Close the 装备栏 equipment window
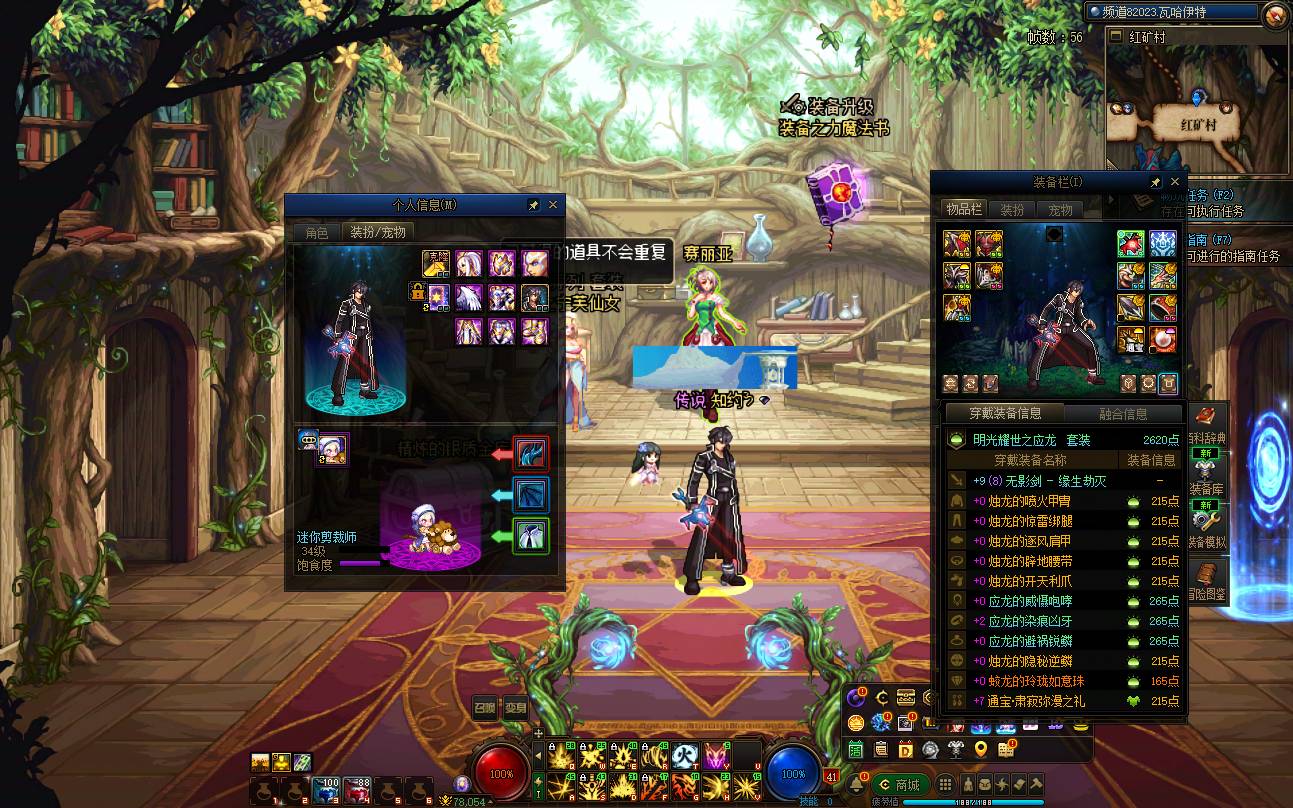1293x808 pixels. pos(1175,183)
